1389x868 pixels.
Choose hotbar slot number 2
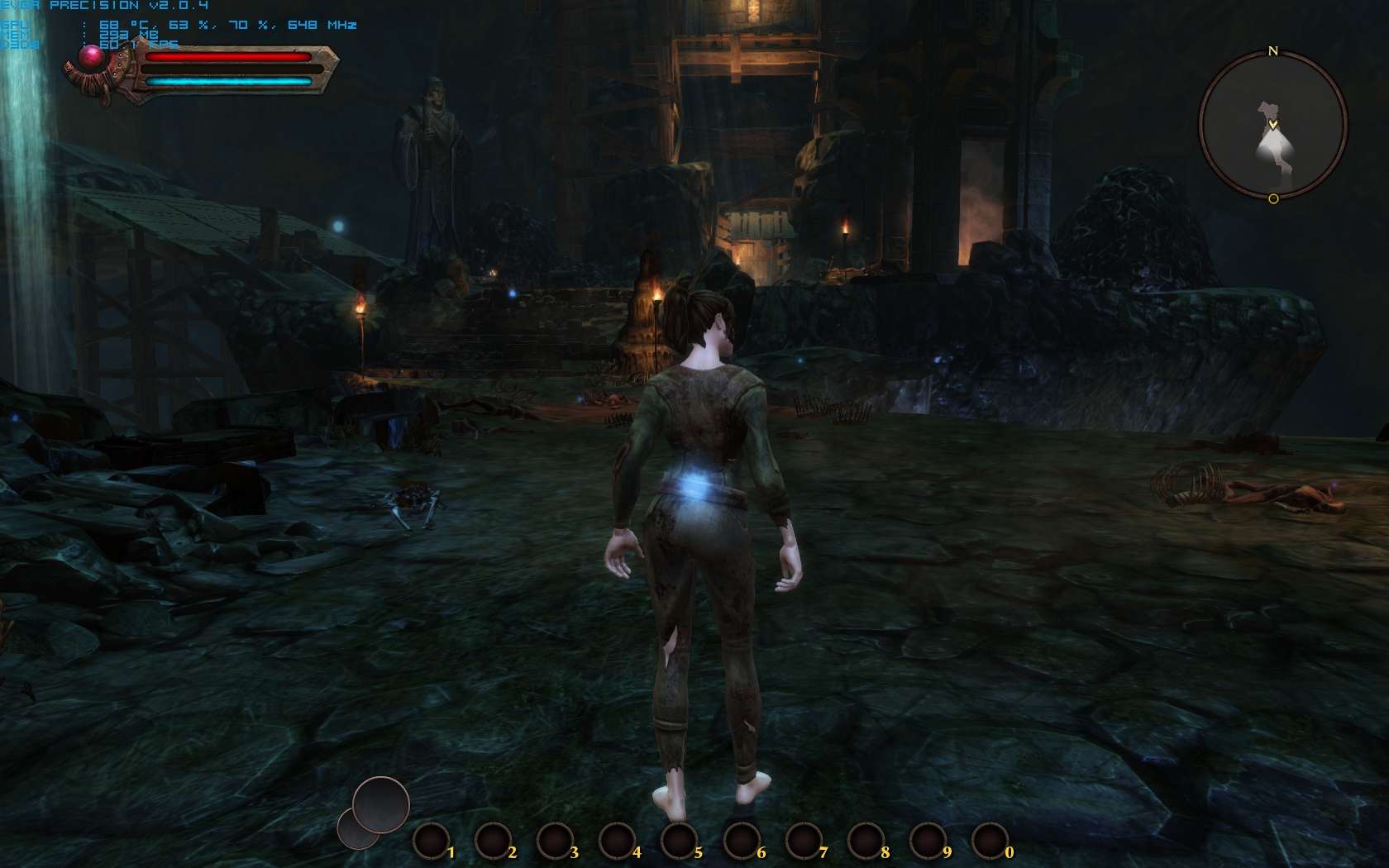point(493,842)
